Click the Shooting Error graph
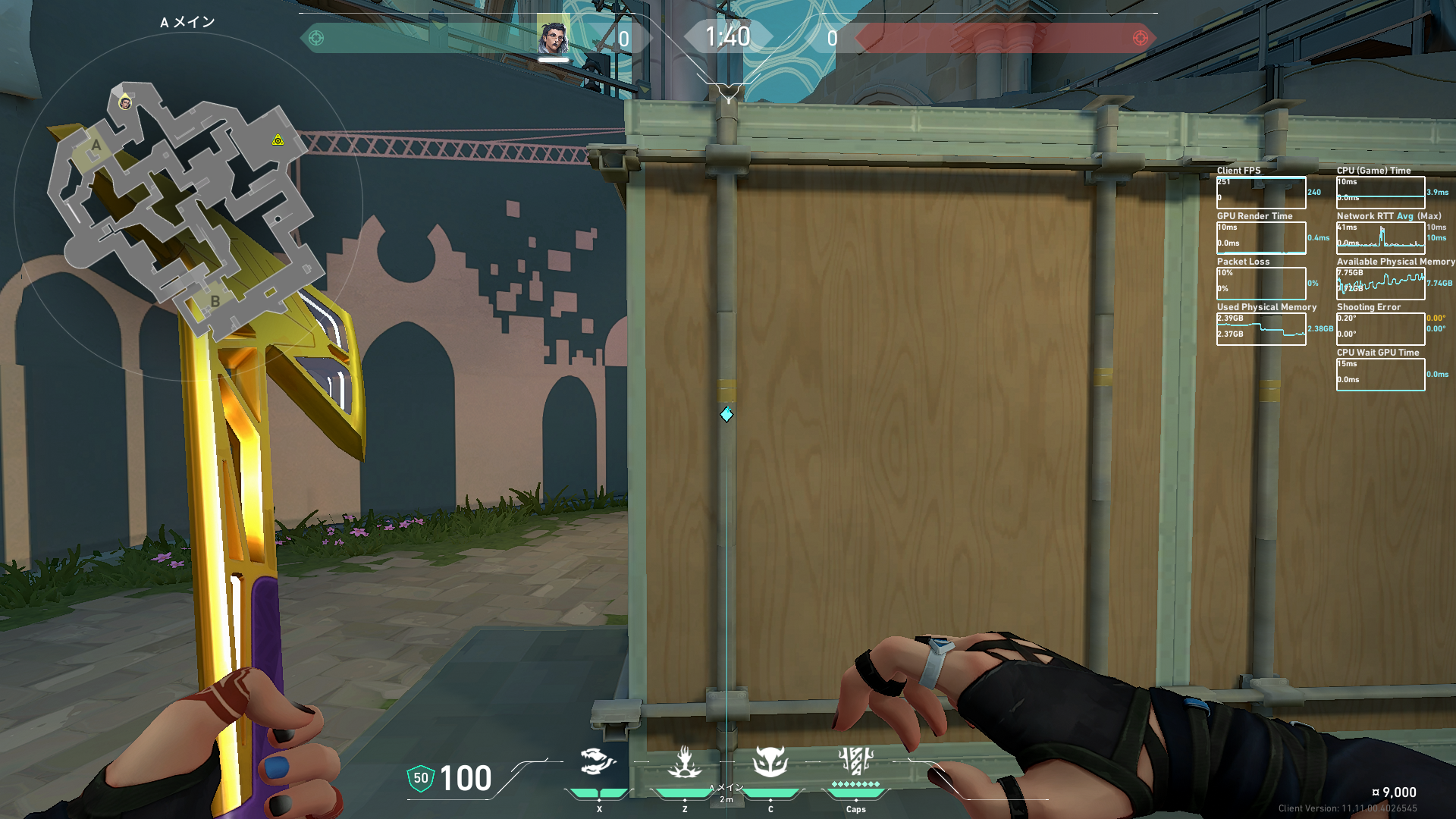The width and height of the screenshot is (1456, 819). pyautogui.click(x=1380, y=329)
